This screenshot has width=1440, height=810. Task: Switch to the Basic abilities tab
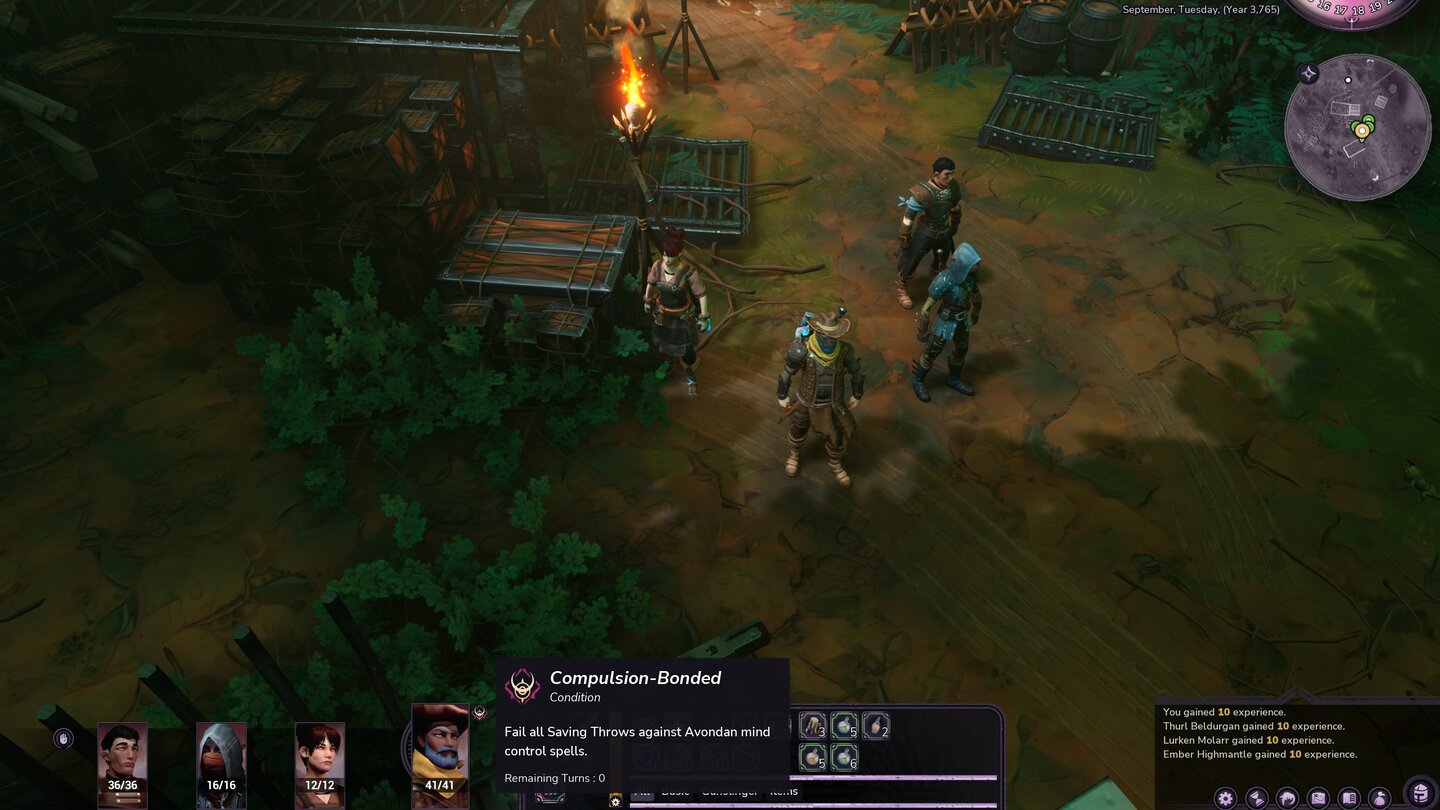(676, 792)
